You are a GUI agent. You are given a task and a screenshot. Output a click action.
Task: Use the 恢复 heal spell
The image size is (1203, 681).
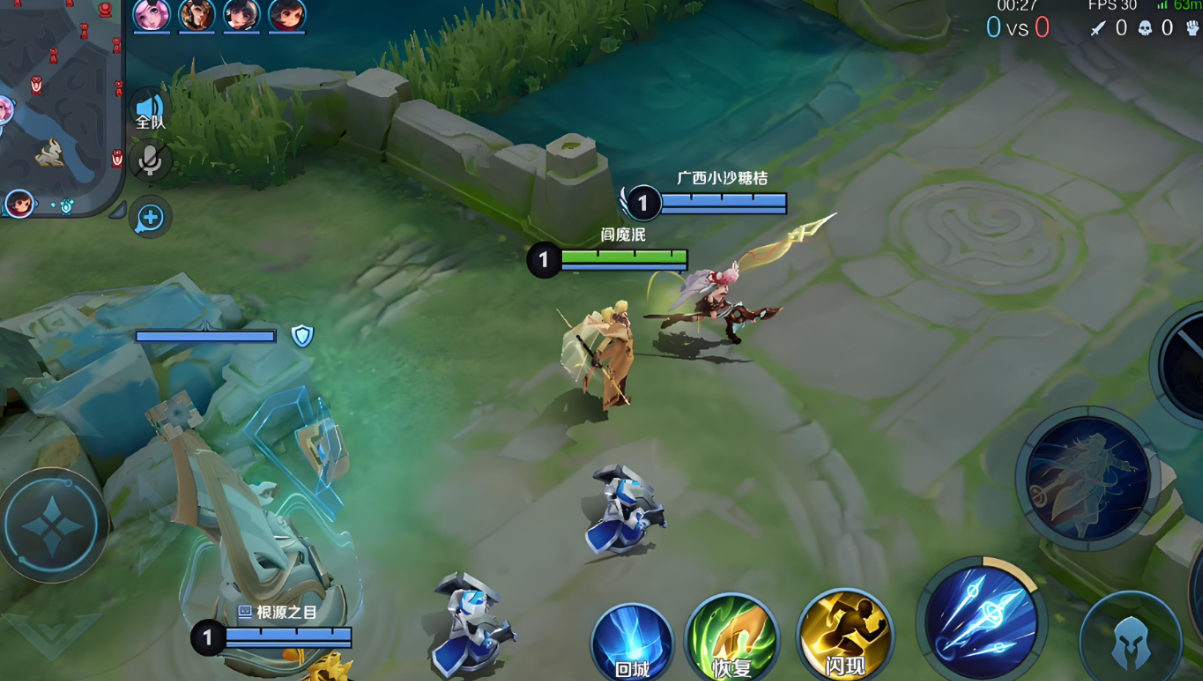pos(732,638)
